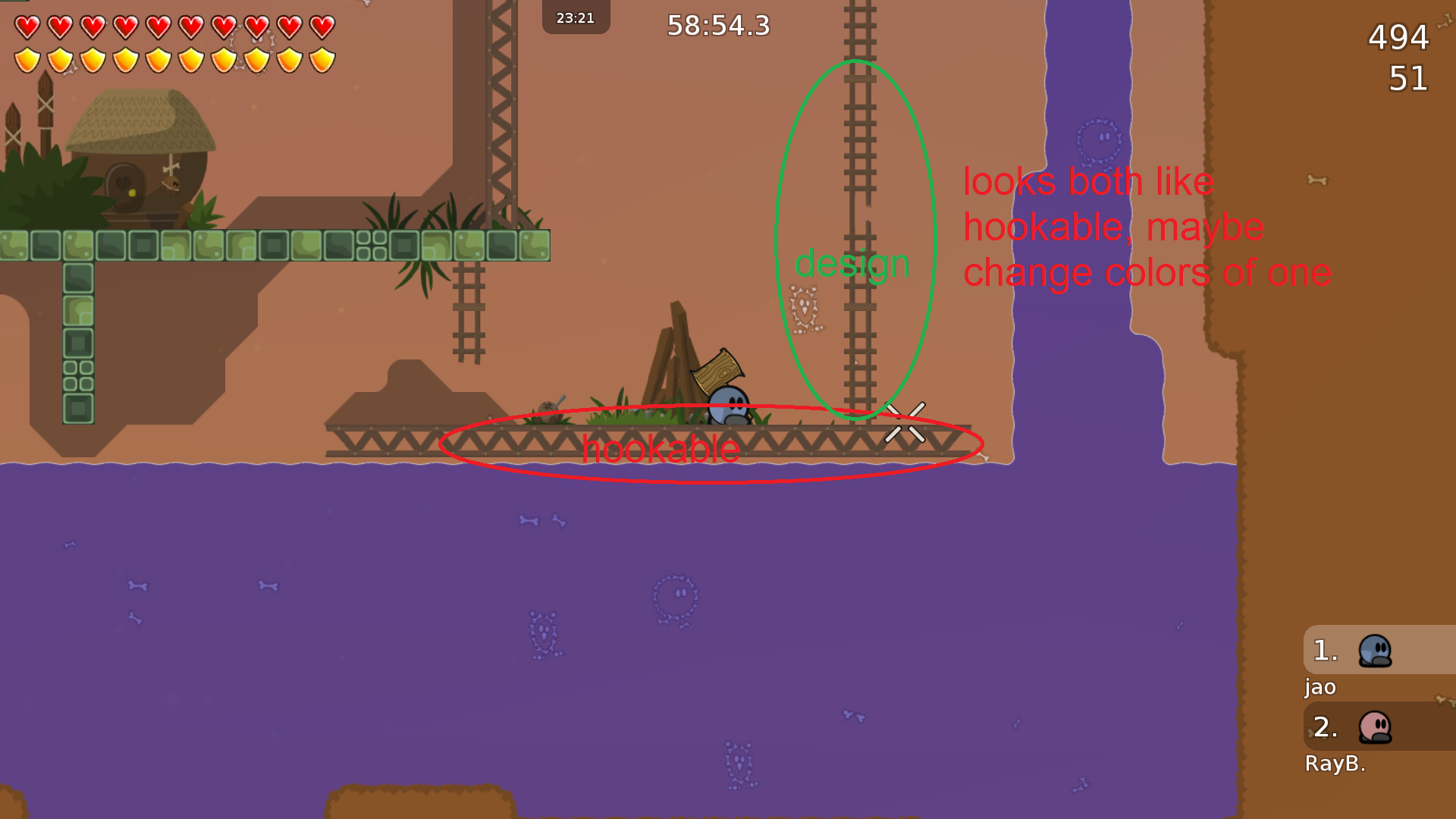Image resolution: width=1456 pixels, height=819 pixels.
Task: Click RayB.'s pink avatar icon
Action: (1375, 726)
